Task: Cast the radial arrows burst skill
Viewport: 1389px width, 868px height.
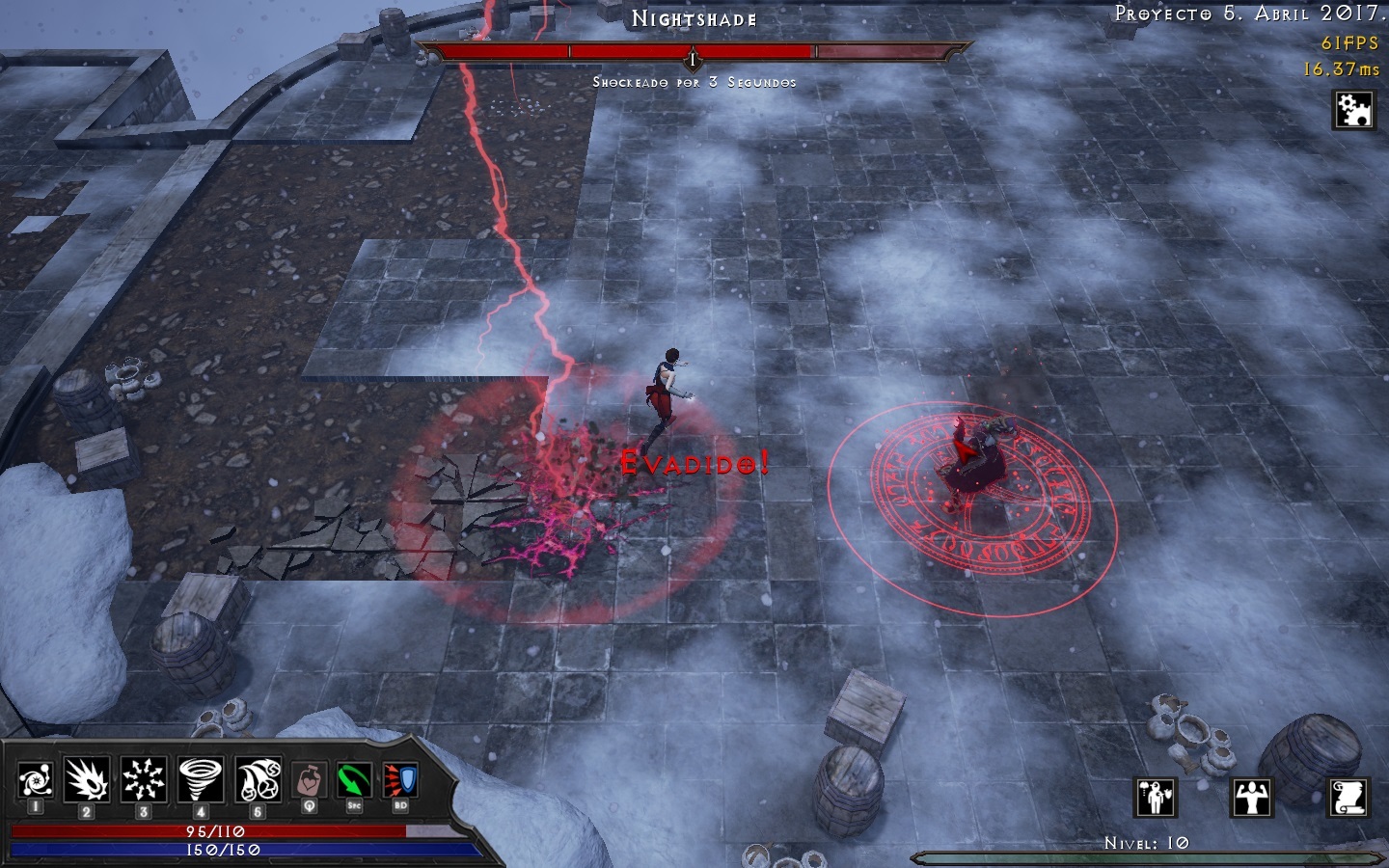Action: 144,779
